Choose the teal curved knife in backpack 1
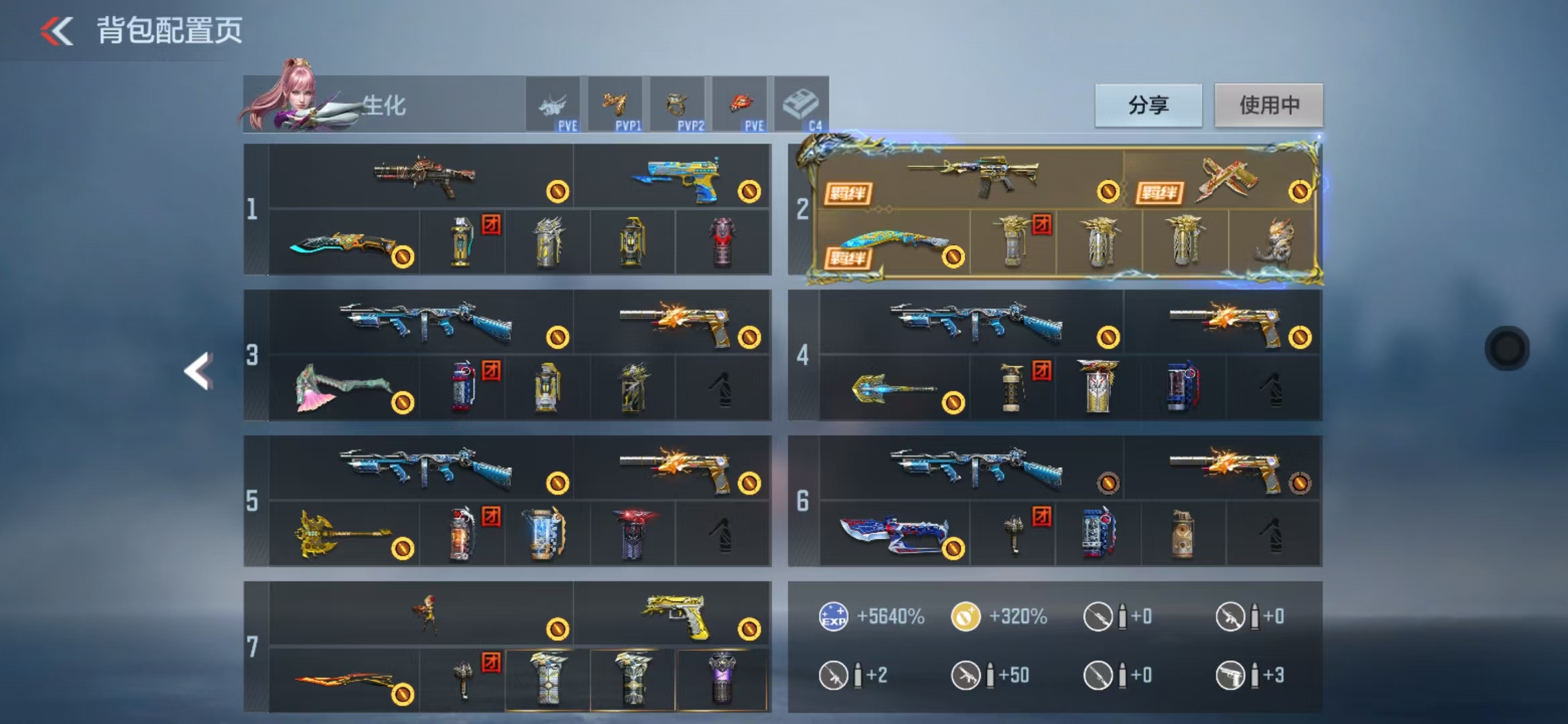Image resolution: width=1568 pixels, height=724 pixels. (343, 243)
